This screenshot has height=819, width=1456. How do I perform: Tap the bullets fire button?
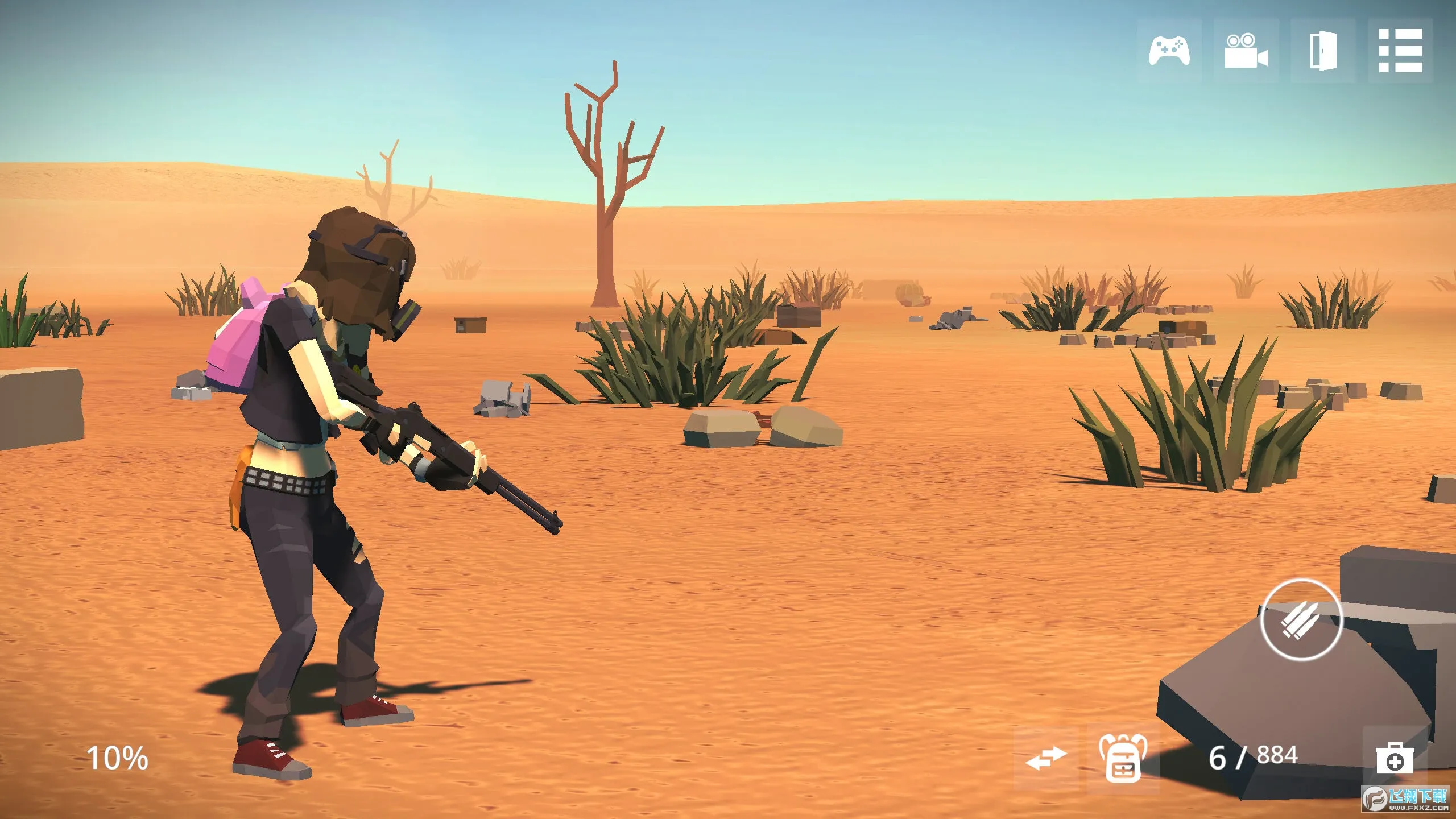[1301, 620]
